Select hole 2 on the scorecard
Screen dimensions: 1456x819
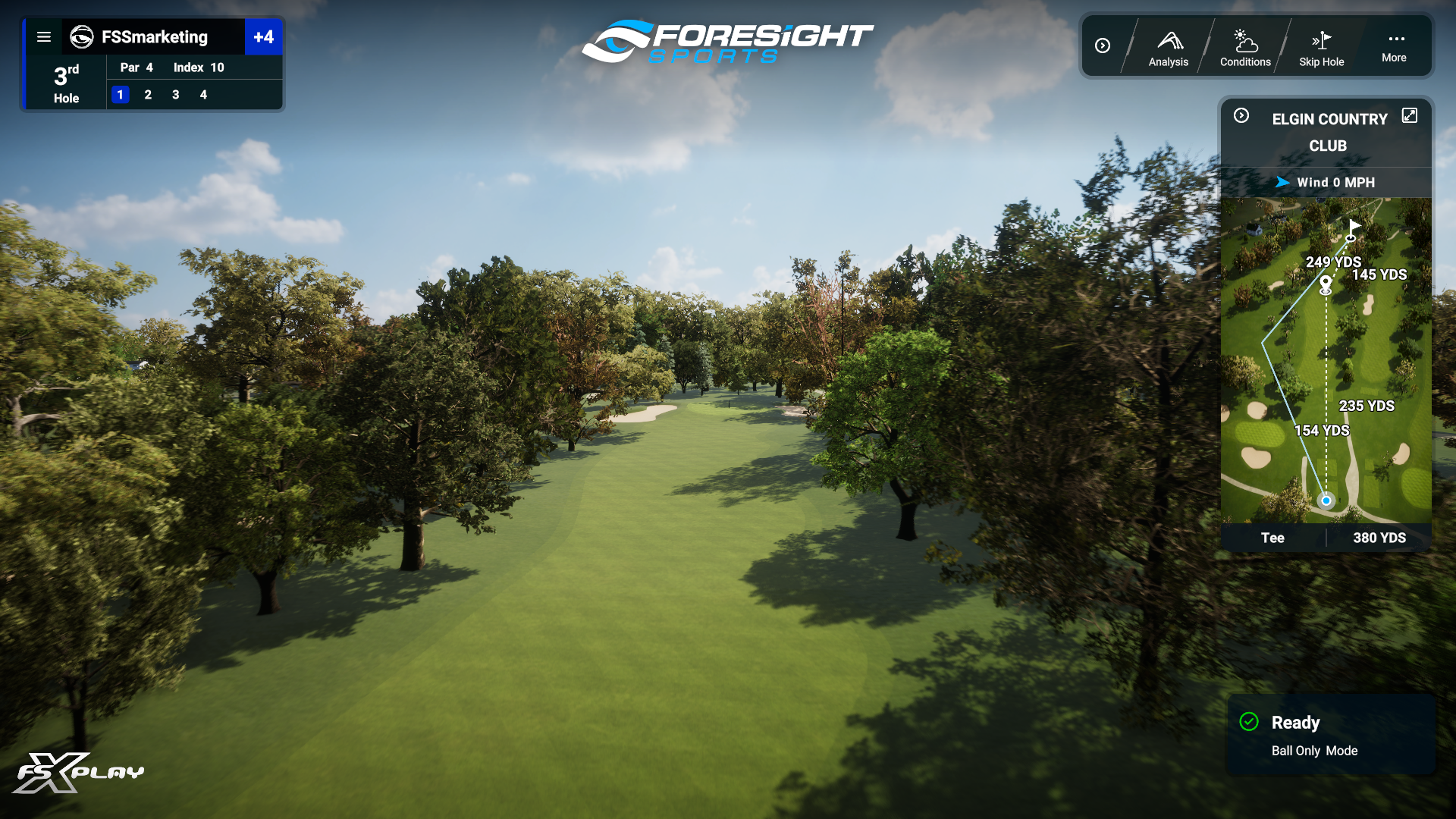[x=148, y=95]
